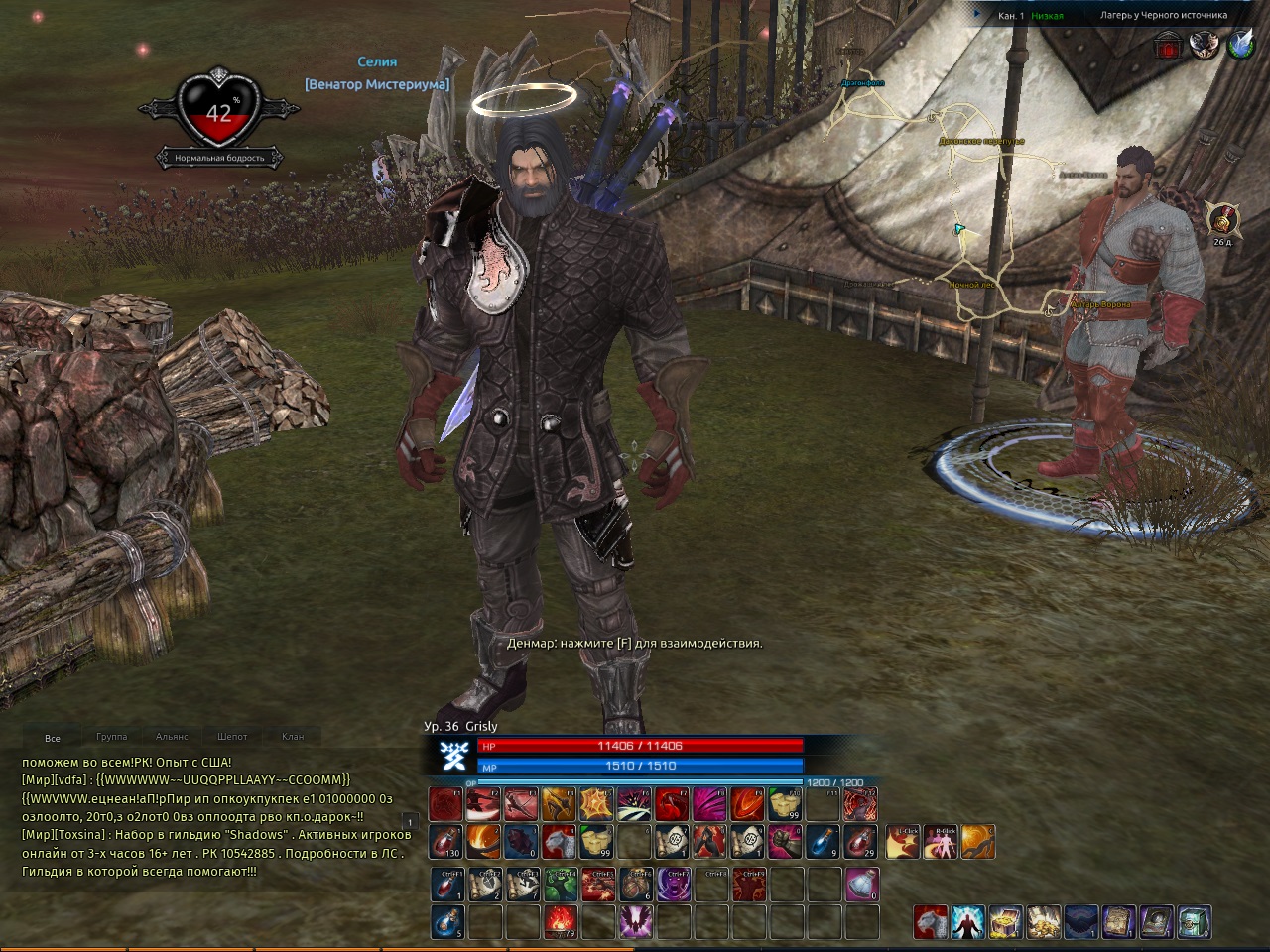Open the red building icon near the minimap
Screen dimensions: 1270x952
tap(1170, 45)
